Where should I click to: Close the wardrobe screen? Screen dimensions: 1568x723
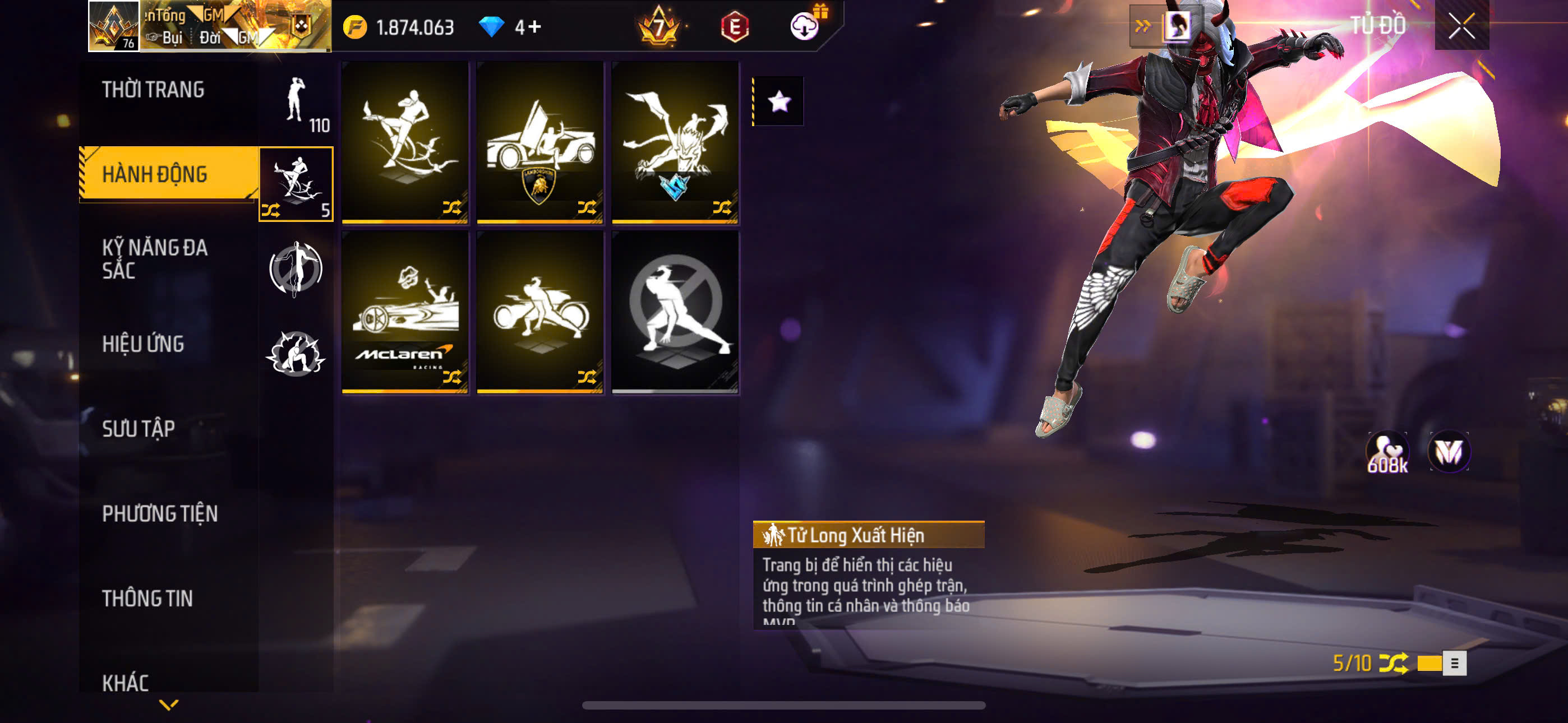[1461, 26]
